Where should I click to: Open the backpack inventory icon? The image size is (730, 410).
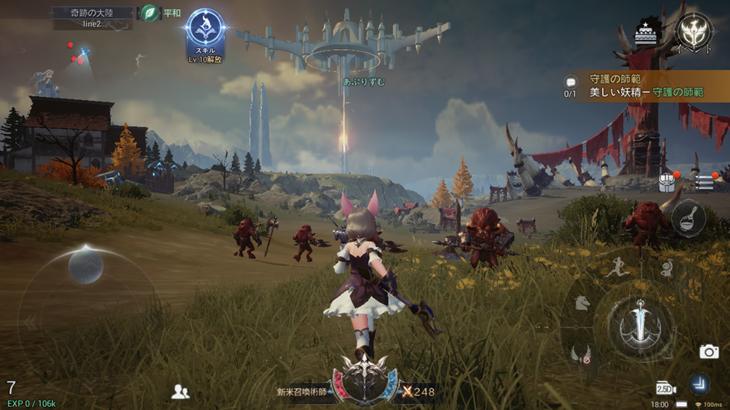click(667, 182)
